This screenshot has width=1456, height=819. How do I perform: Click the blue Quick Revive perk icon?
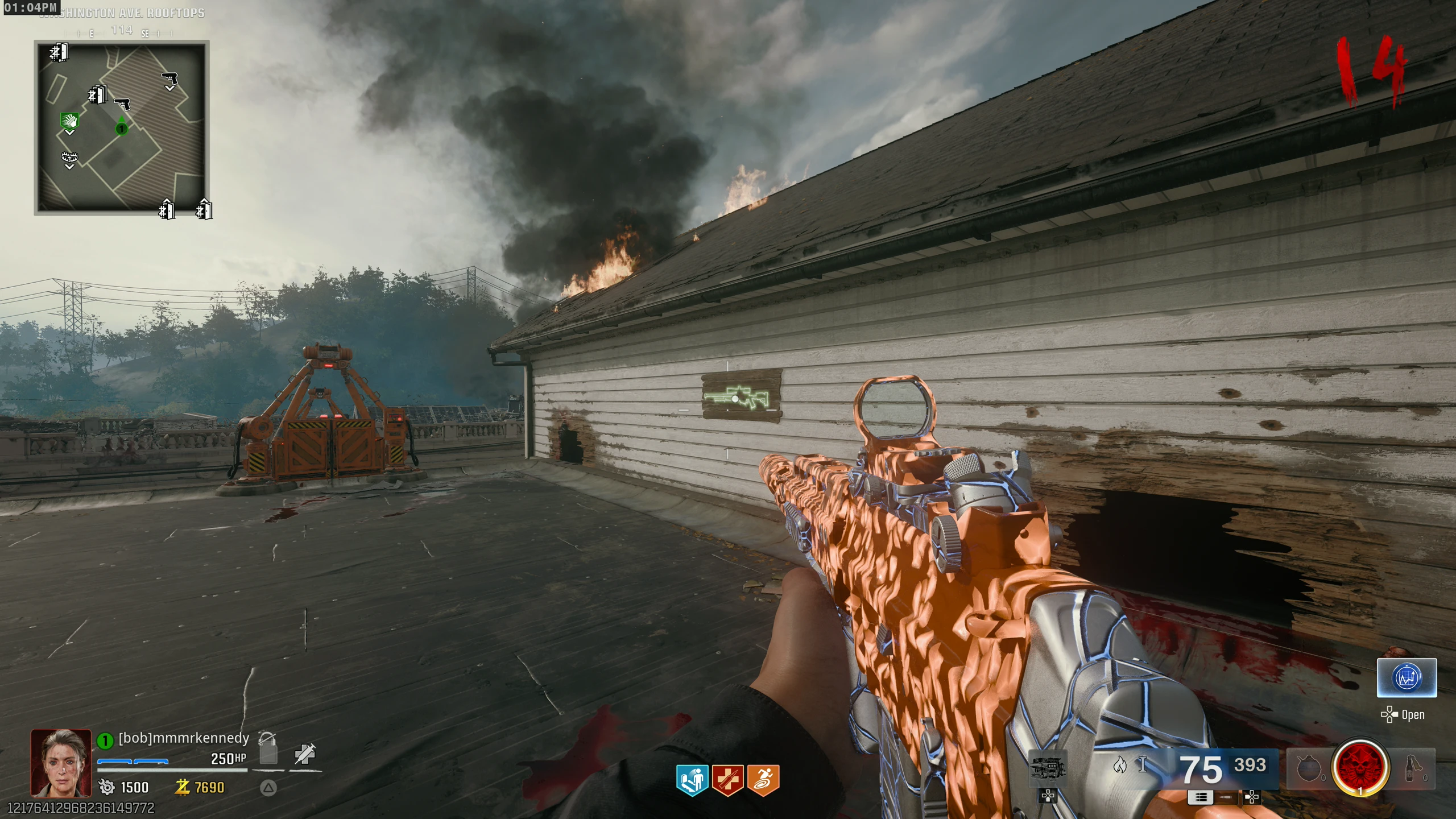[x=692, y=779]
